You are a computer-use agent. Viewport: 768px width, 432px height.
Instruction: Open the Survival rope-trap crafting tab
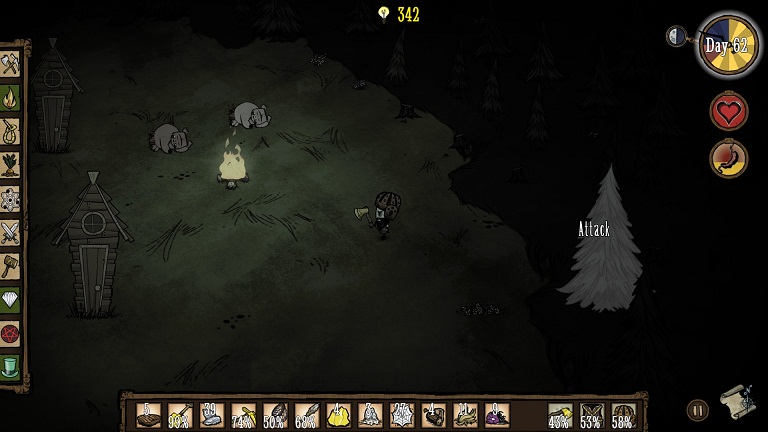[11, 131]
